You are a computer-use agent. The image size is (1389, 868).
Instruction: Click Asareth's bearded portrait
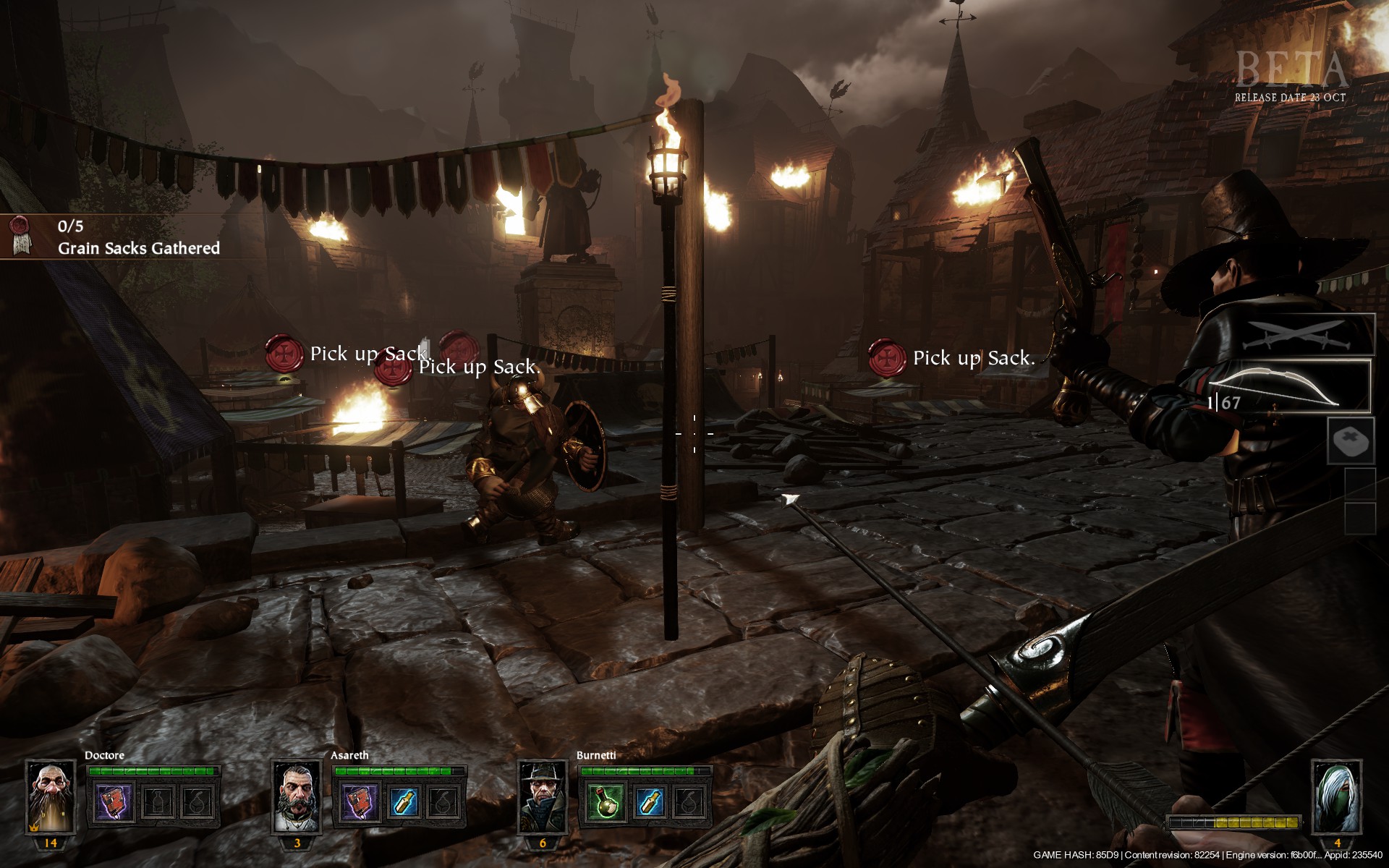297,797
